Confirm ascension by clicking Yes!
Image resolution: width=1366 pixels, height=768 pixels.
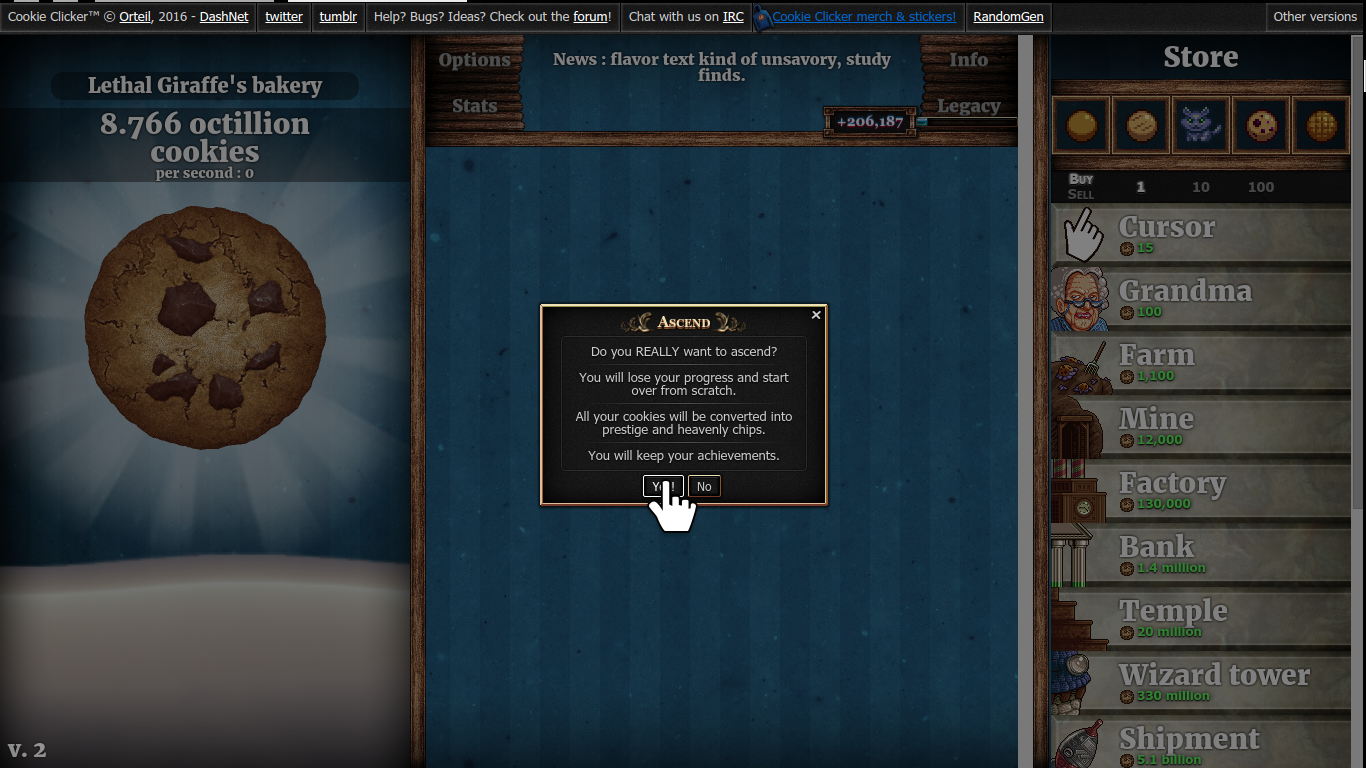click(x=662, y=486)
